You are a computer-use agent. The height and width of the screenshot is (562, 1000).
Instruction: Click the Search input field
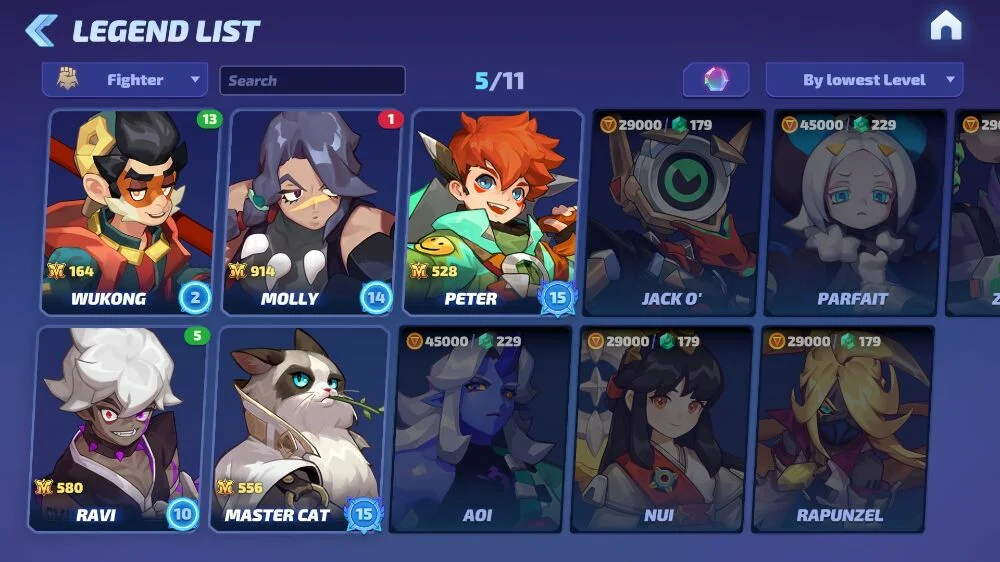[x=312, y=80]
